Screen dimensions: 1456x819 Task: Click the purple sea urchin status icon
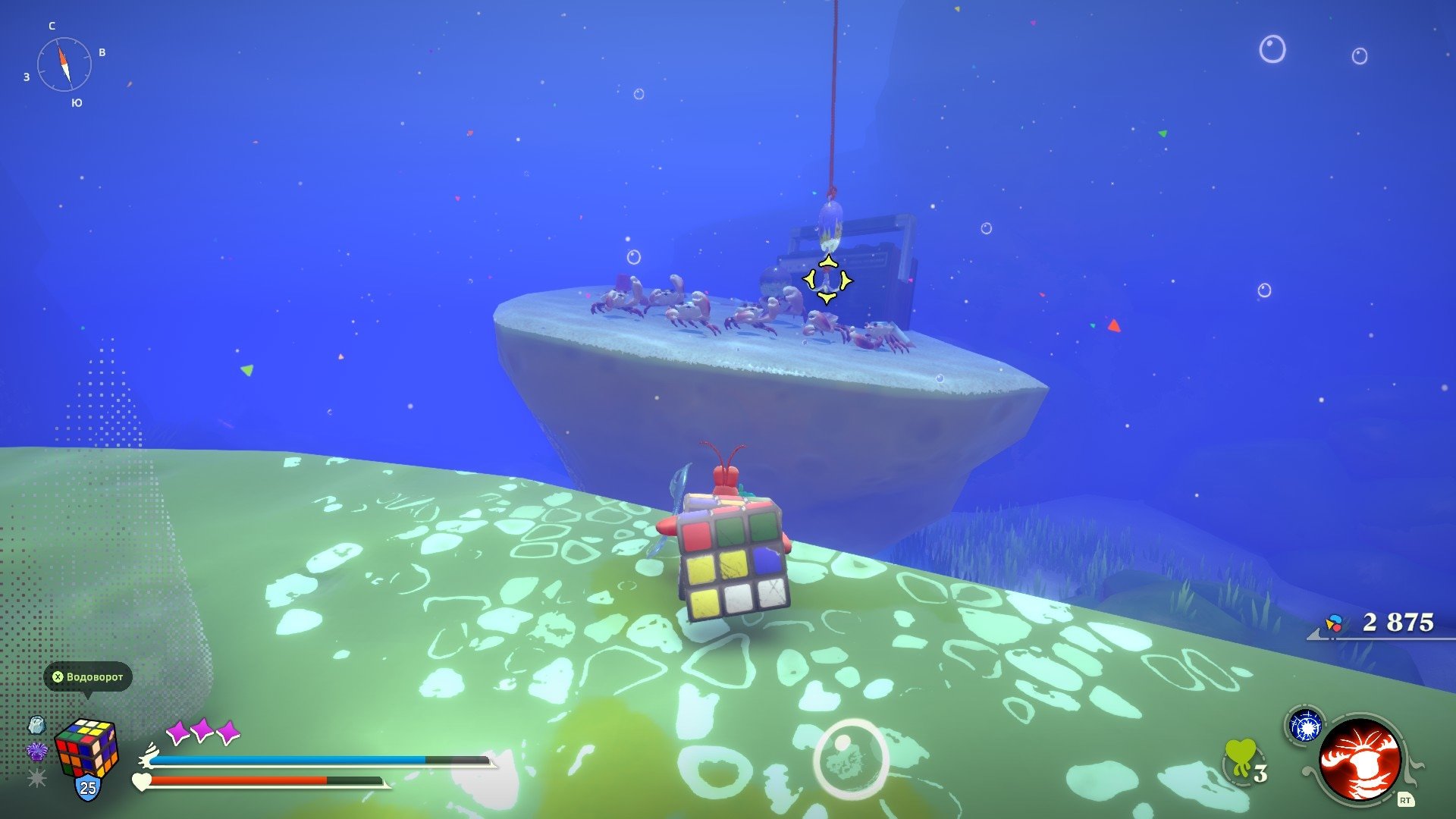coord(36,752)
